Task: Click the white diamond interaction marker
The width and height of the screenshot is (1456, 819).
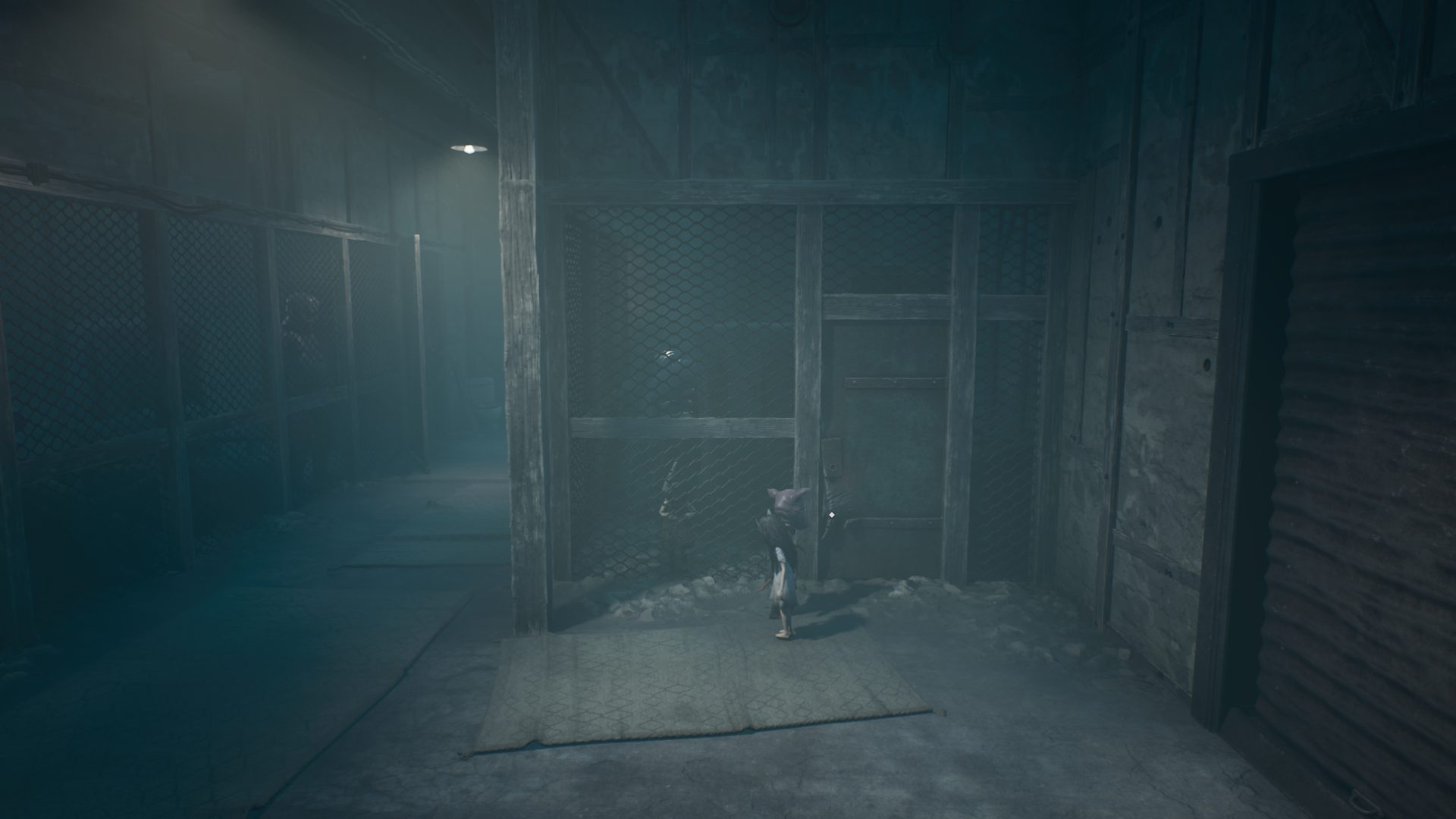Action: coord(832,516)
